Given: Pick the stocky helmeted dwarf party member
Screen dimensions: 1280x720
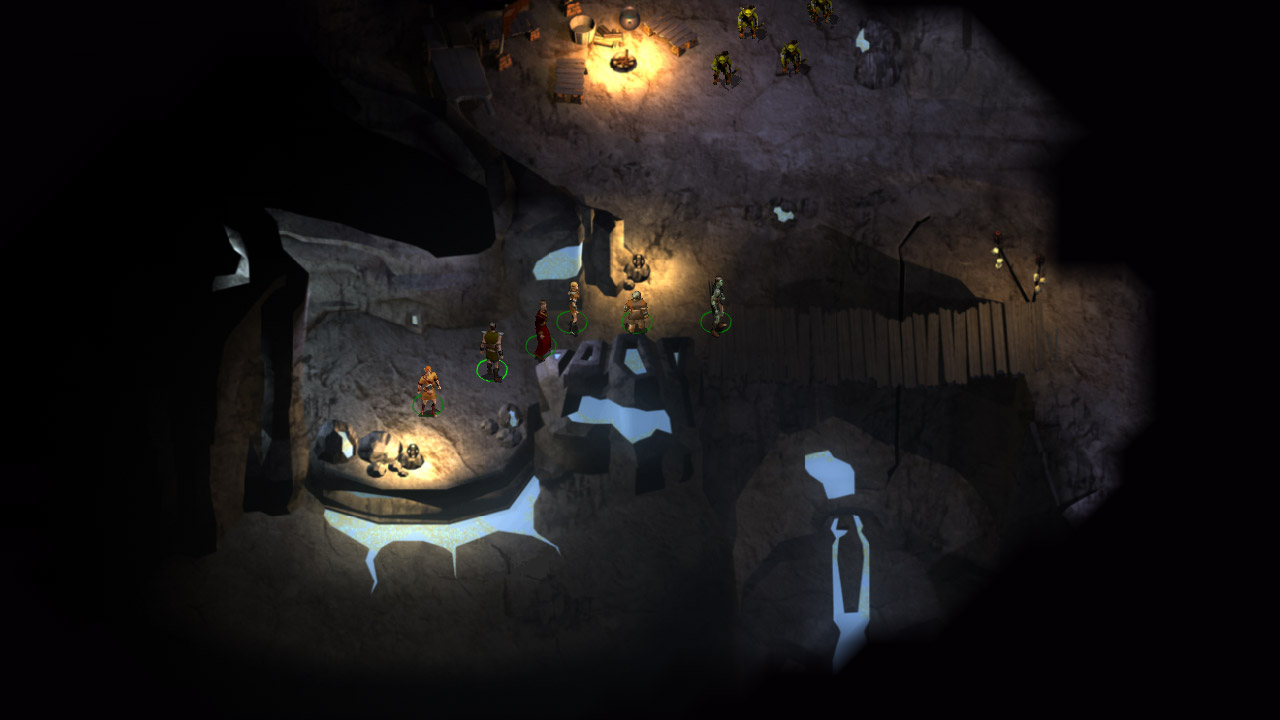Looking at the screenshot, I should tap(636, 311).
